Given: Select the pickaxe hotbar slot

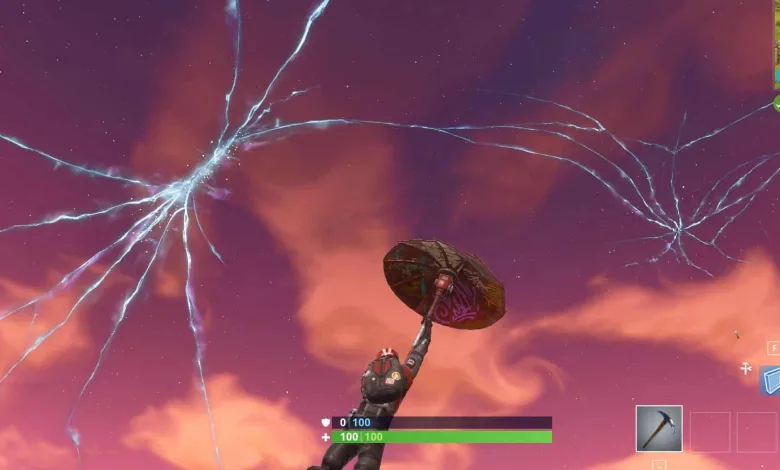Looking at the screenshot, I should click(x=659, y=429).
